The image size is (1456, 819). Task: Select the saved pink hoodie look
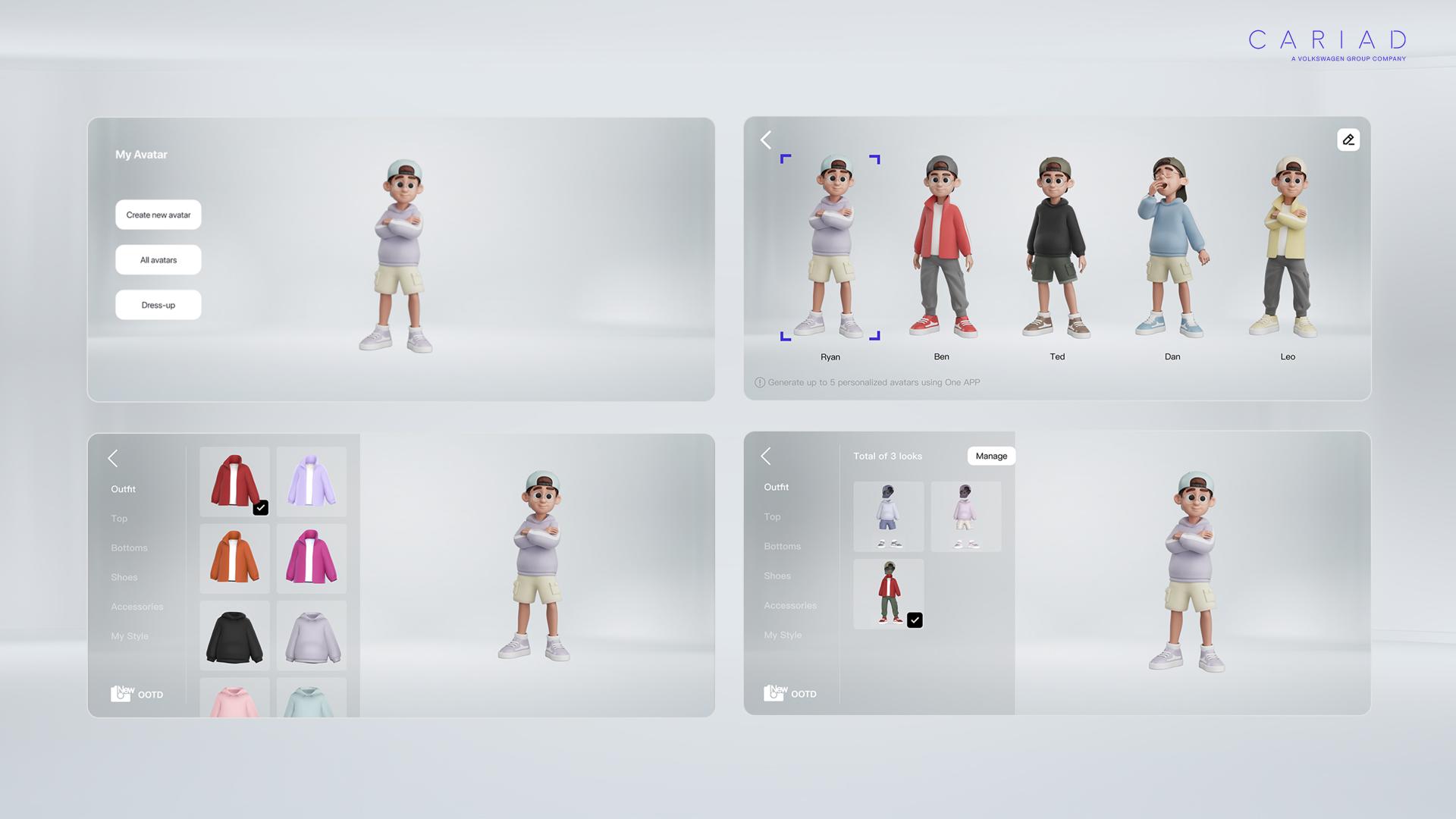click(965, 516)
